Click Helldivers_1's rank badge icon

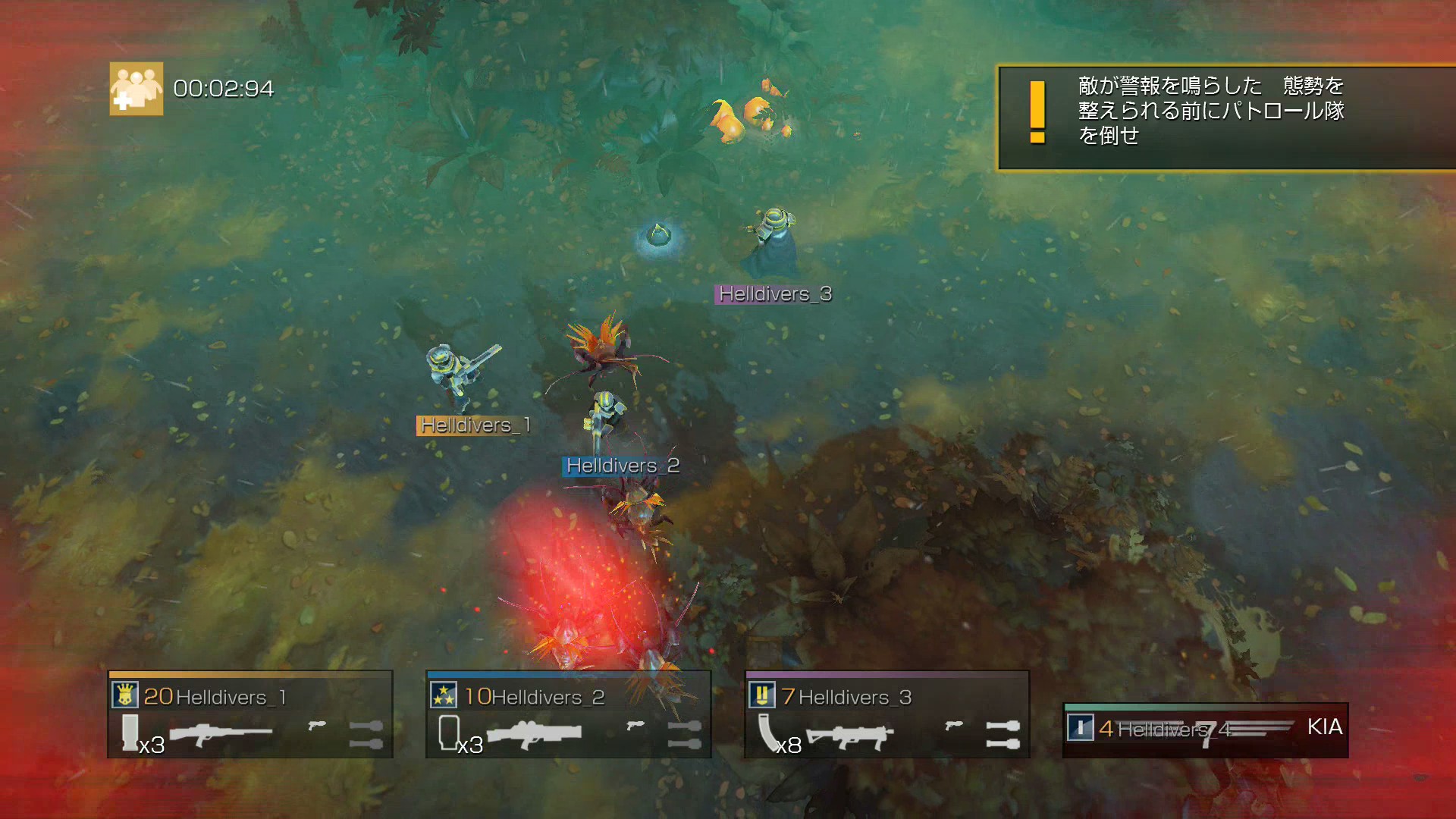125,695
